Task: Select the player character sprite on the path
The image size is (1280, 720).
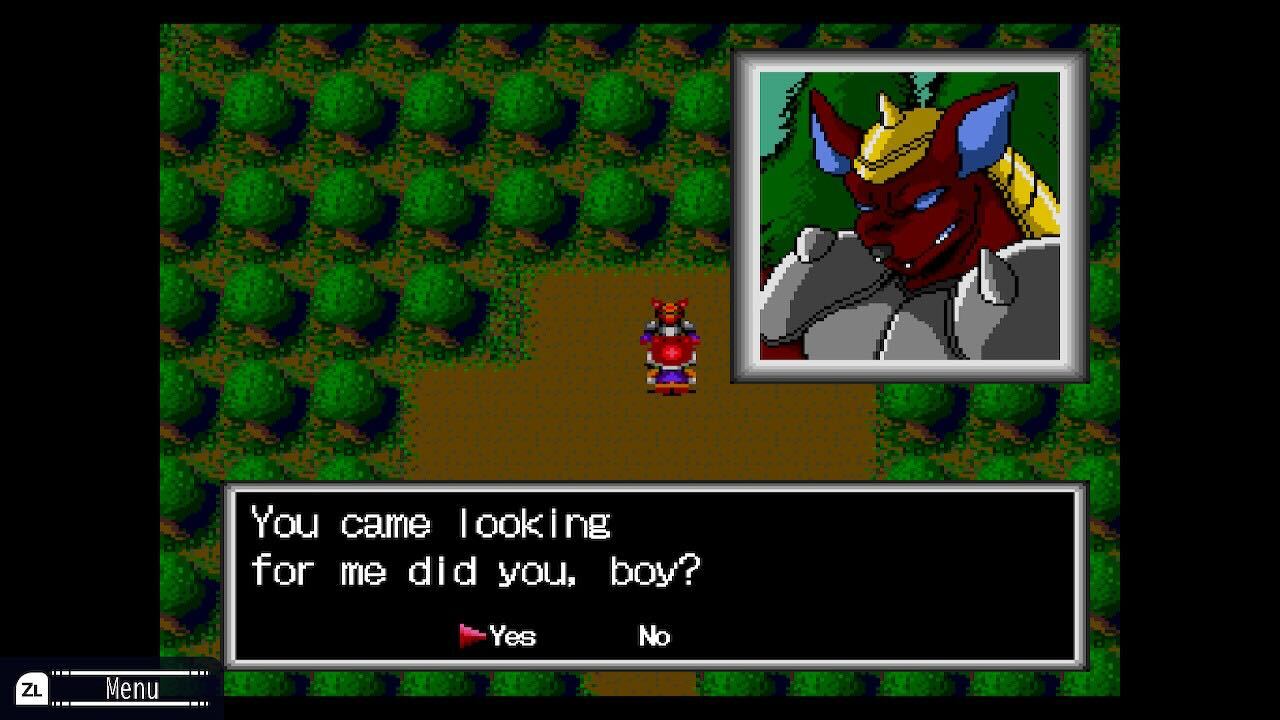Action: [x=671, y=345]
